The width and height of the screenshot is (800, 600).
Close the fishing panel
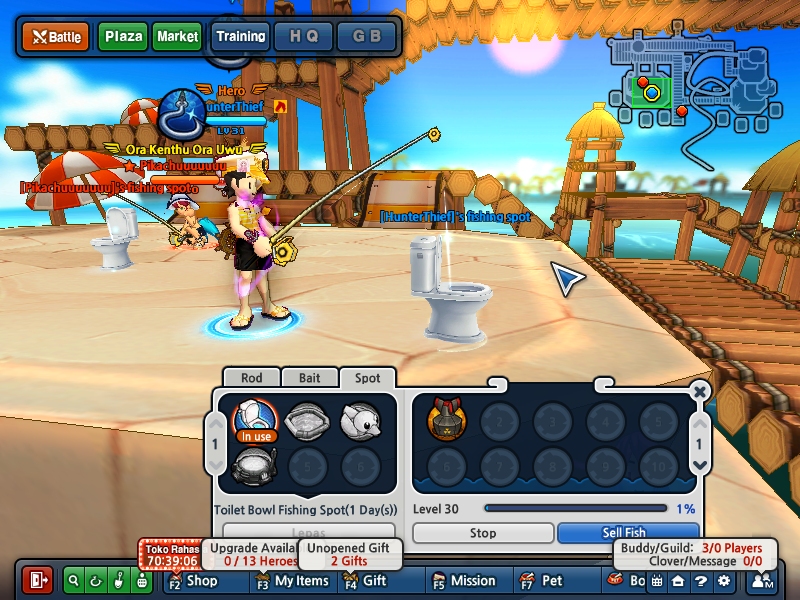pyautogui.click(x=700, y=391)
